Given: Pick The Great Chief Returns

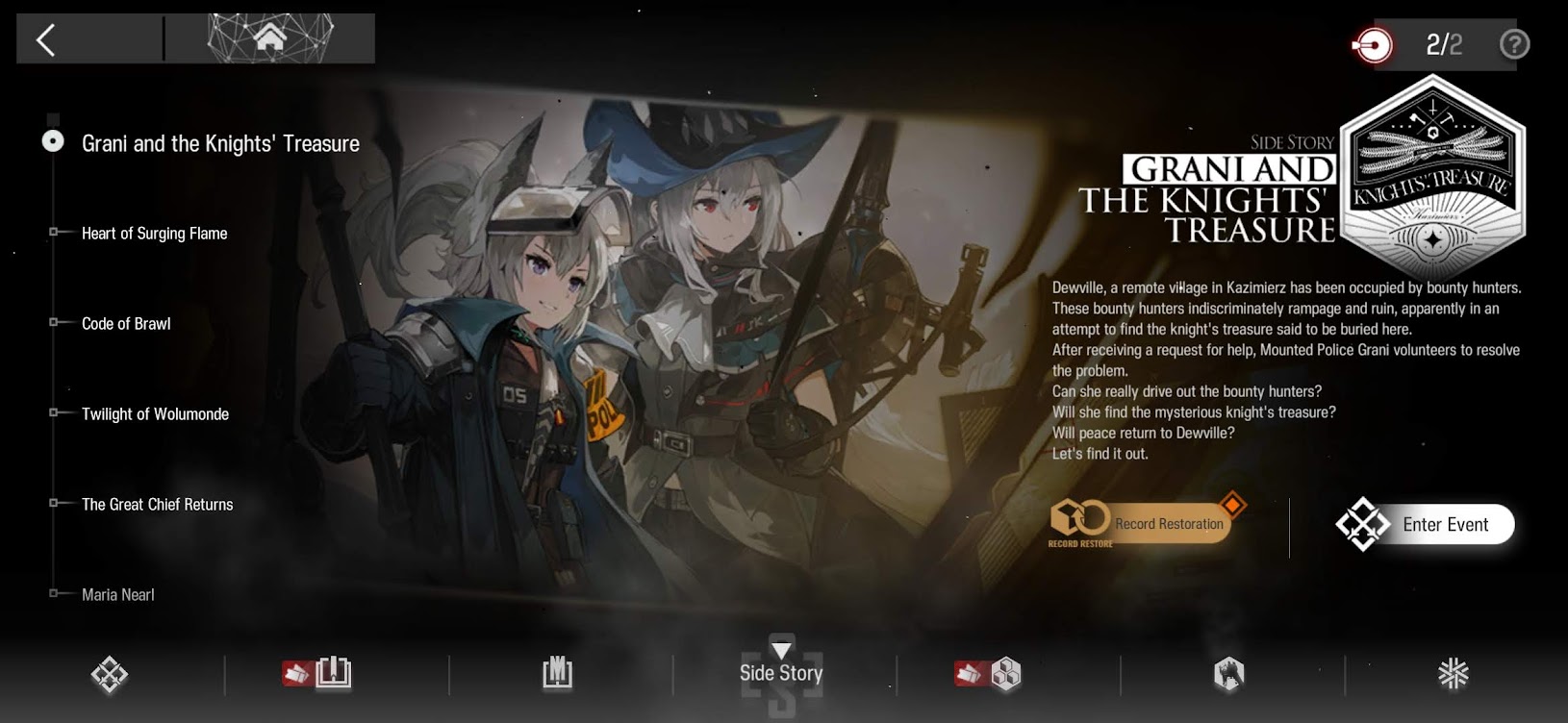Looking at the screenshot, I should pos(157,505).
